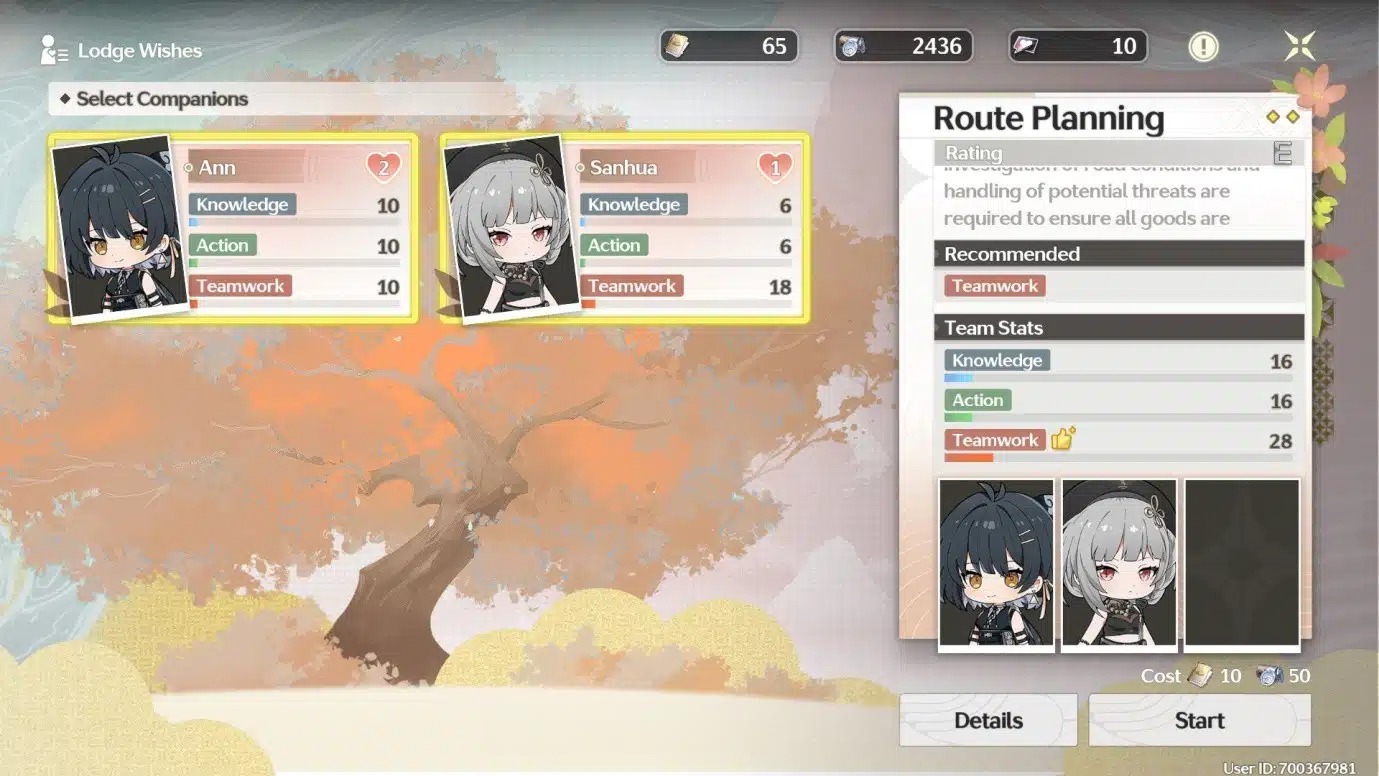The width and height of the screenshot is (1379, 776).
Task: Select the Ann companion card
Action: click(232, 228)
